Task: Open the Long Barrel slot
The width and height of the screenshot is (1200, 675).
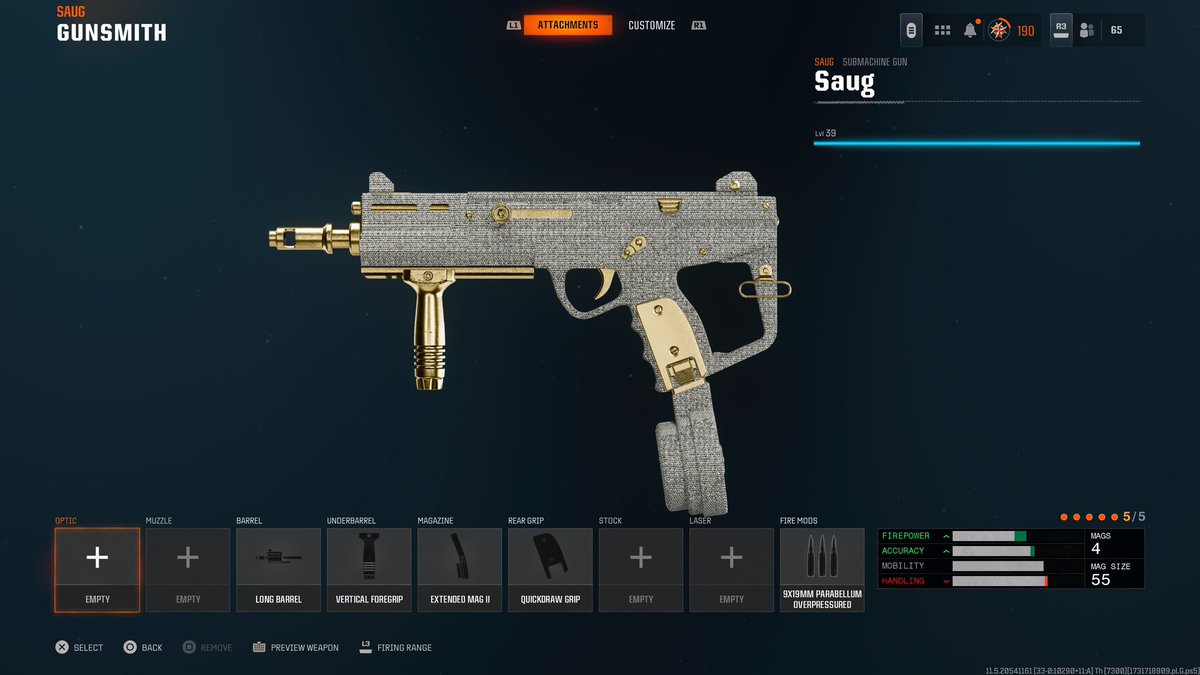Action: 278,569
